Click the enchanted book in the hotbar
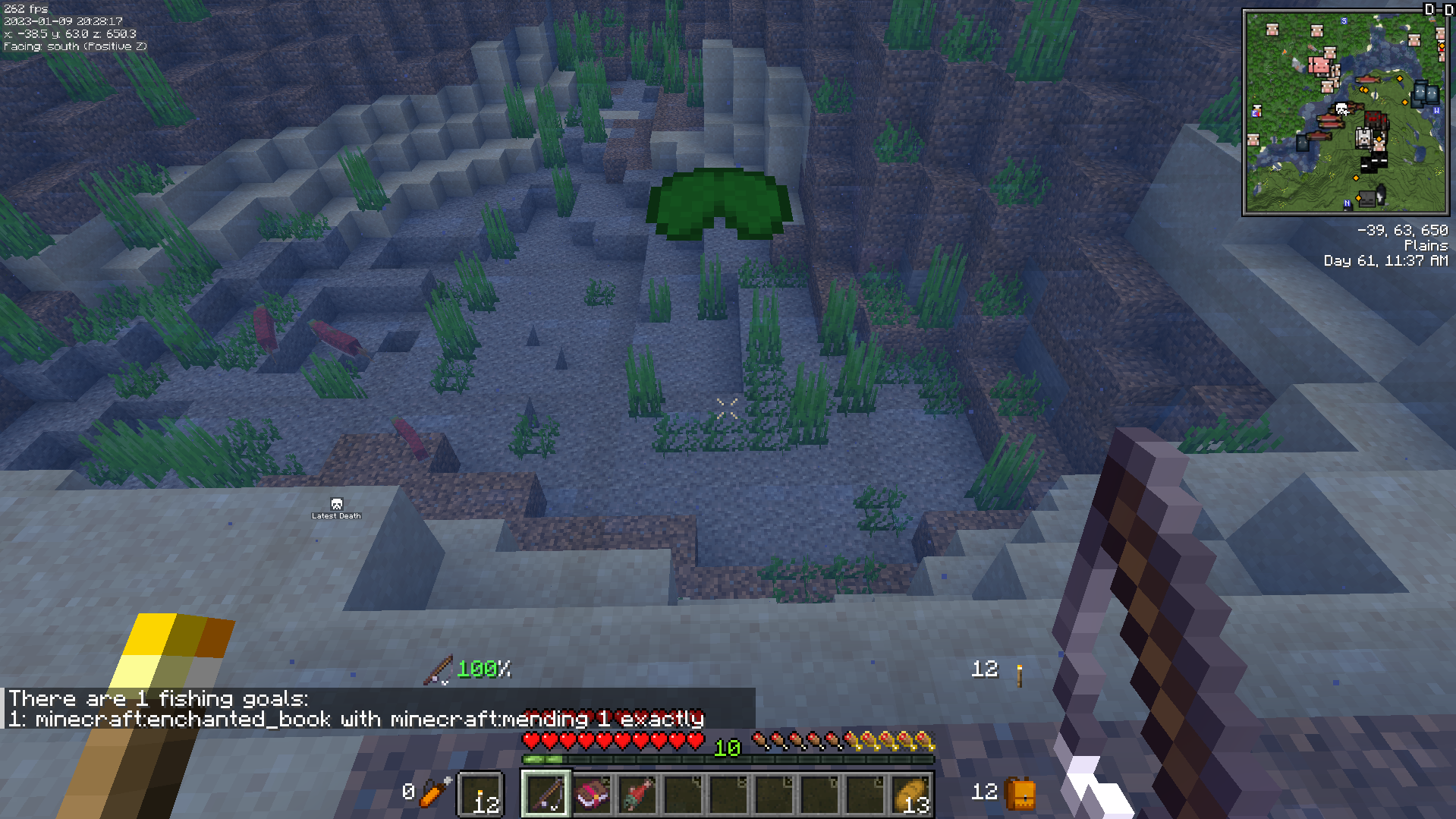Screen dimensions: 1456x819 point(592,794)
